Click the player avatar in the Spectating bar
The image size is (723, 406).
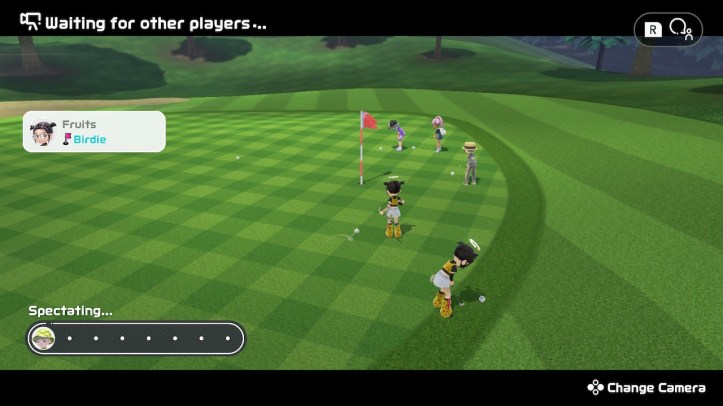tap(43, 338)
